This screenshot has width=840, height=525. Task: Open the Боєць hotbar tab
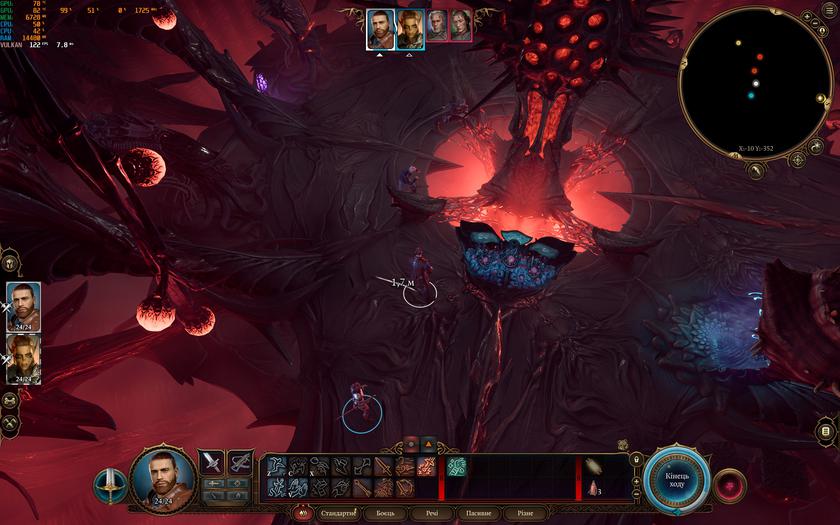[x=385, y=513]
